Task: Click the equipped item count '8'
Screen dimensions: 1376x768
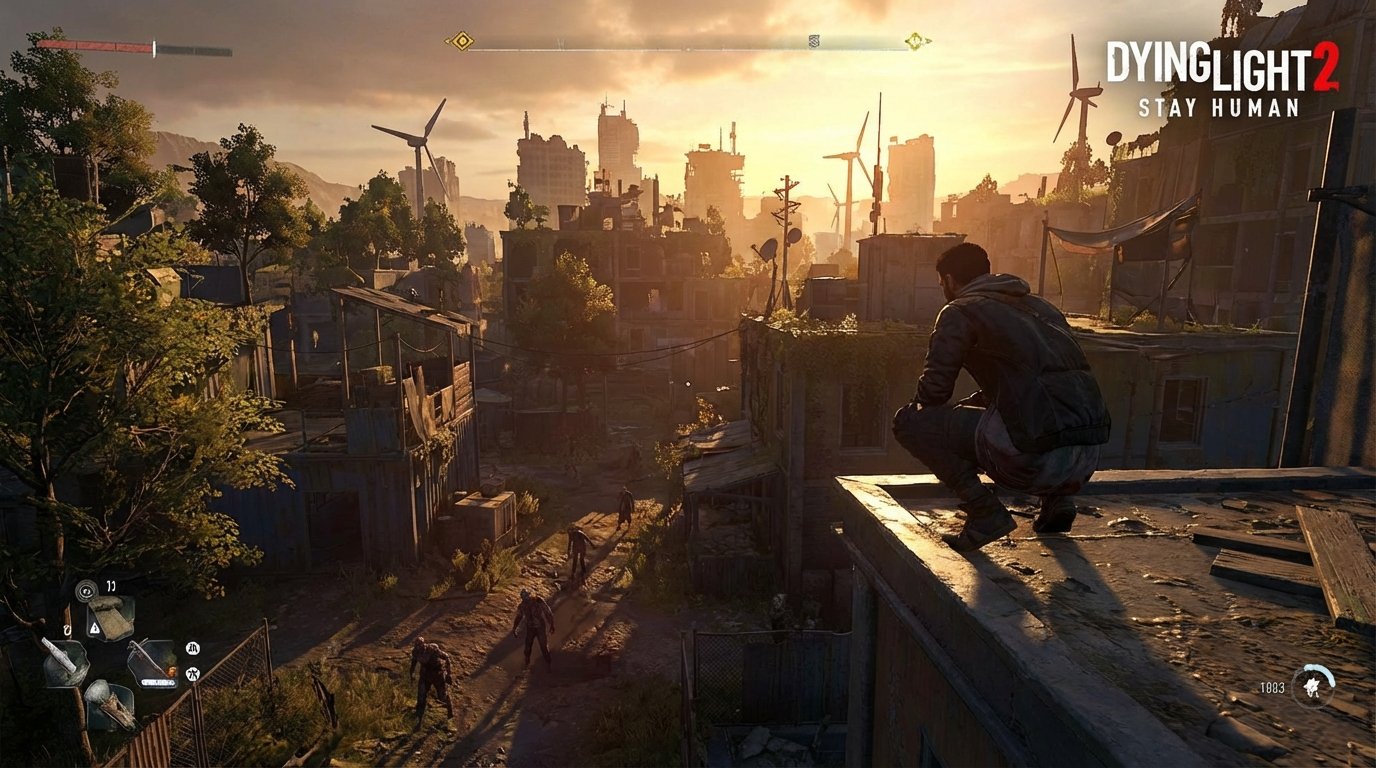Action: [x=67, y=629]
